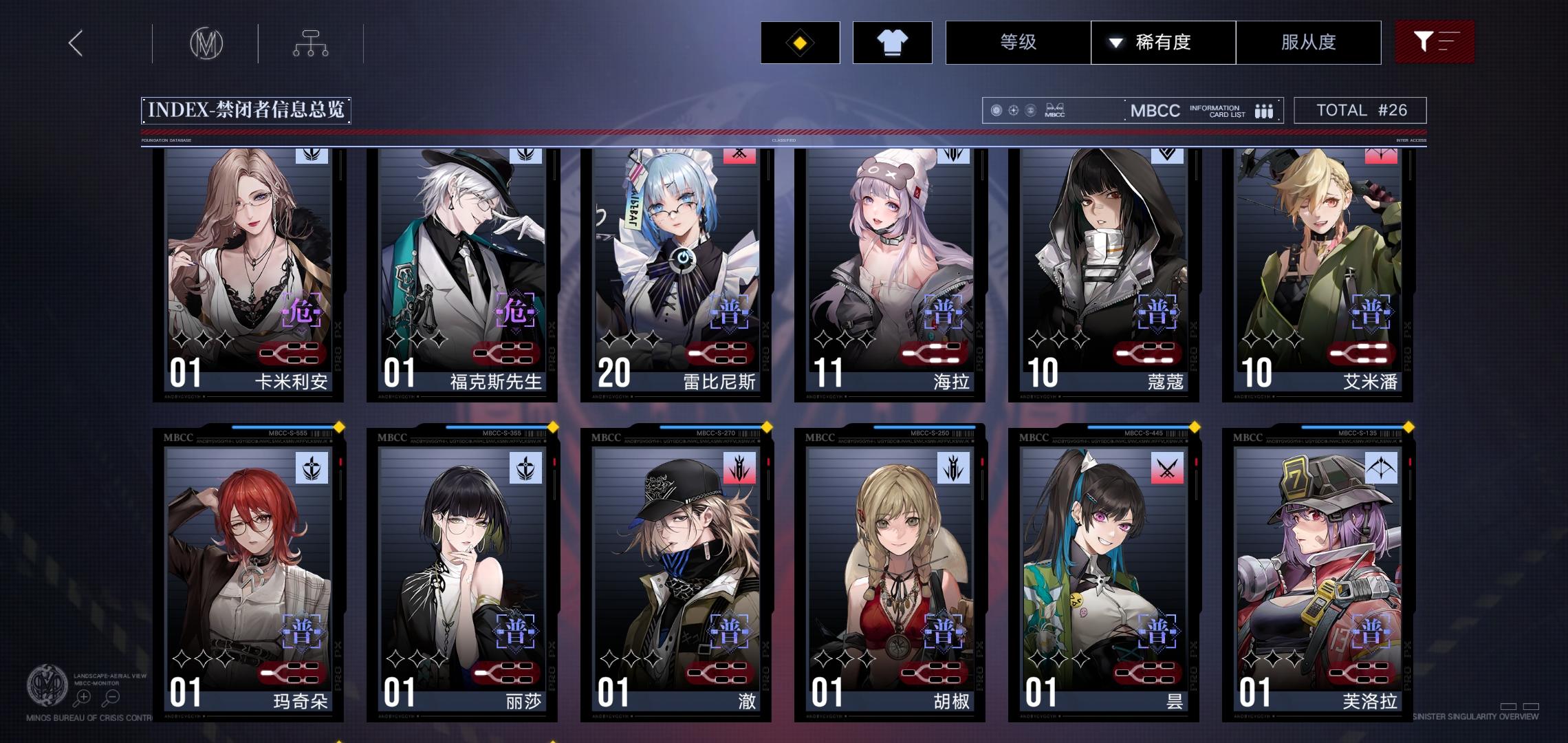Select the INDEX-禁闭者信息总览 title tab

[245, 109]
